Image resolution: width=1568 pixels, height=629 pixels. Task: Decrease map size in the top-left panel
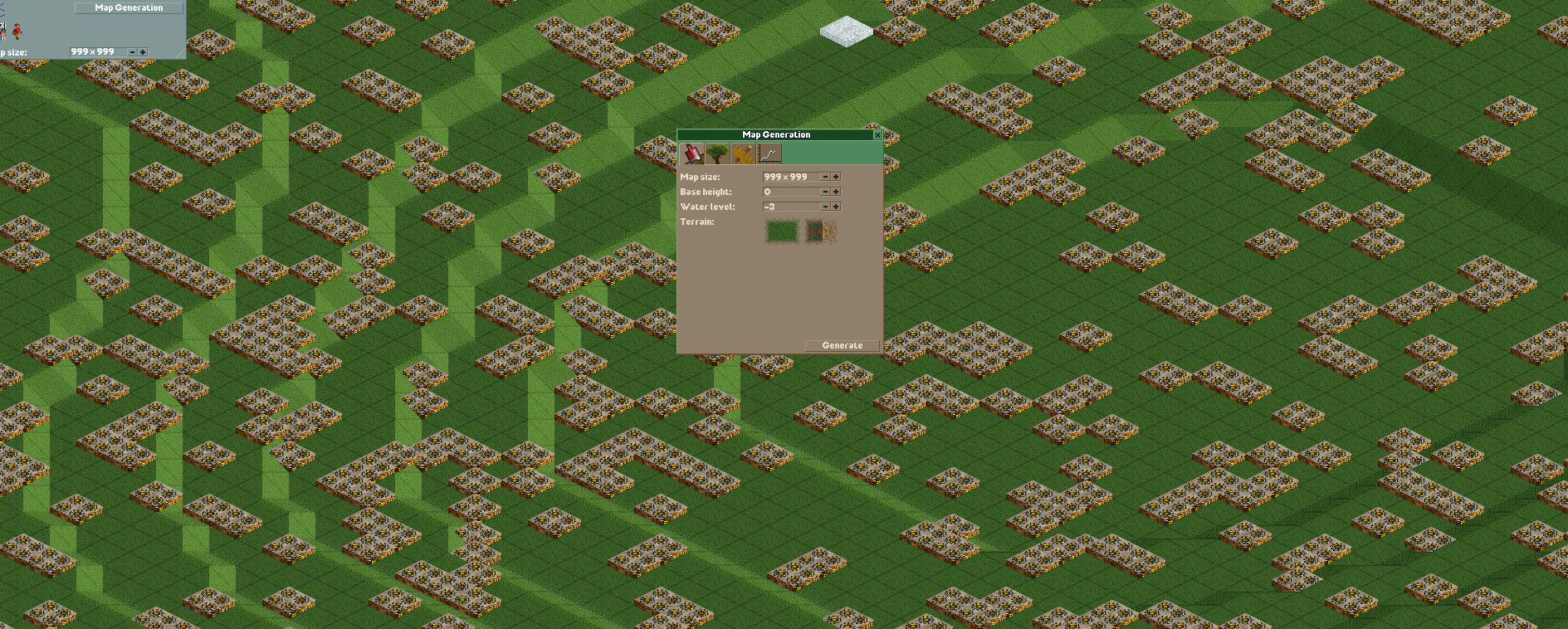[132, 51]
